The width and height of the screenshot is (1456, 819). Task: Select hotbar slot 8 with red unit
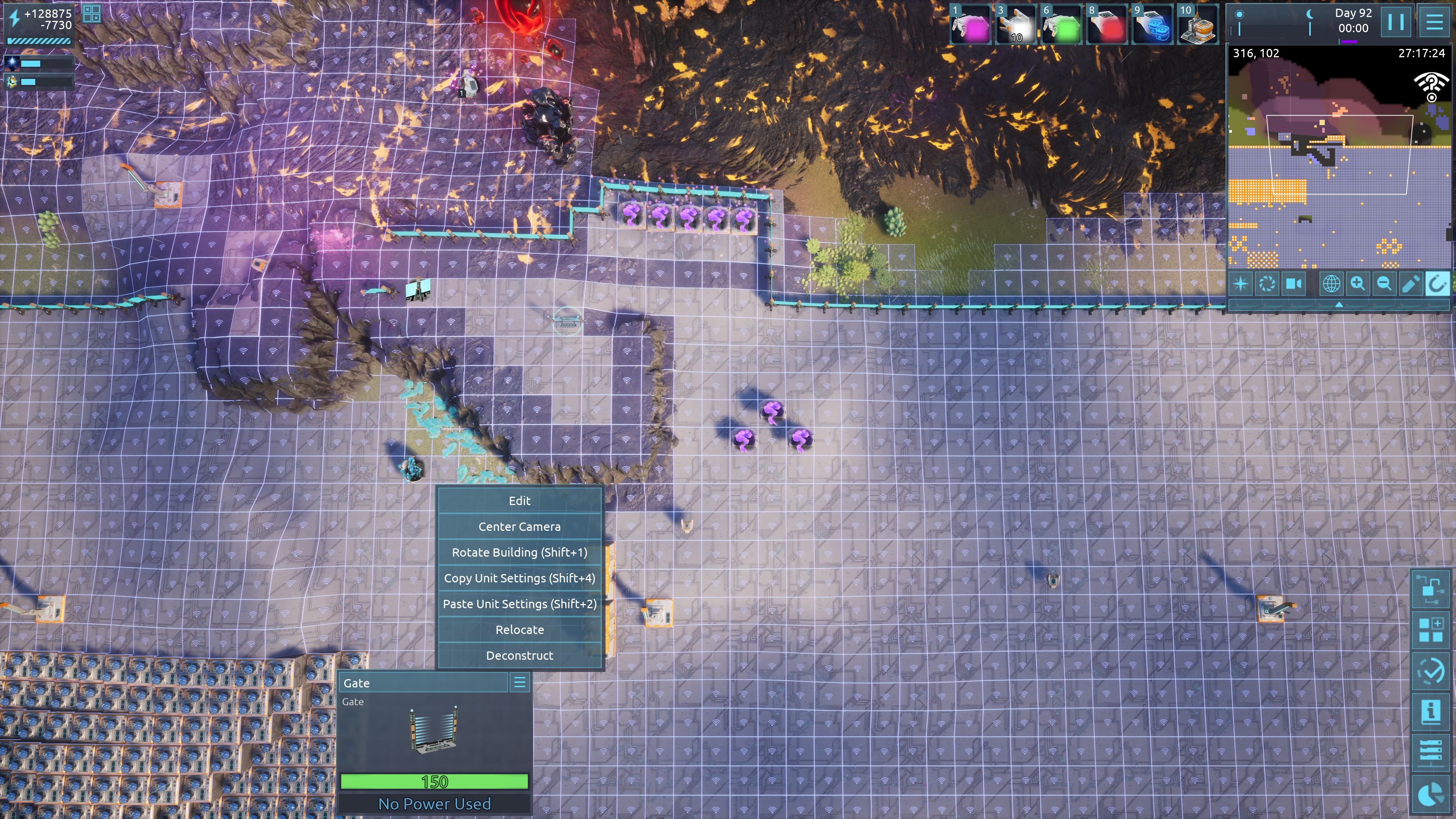pyautogui.click(x=1107, y=25)
